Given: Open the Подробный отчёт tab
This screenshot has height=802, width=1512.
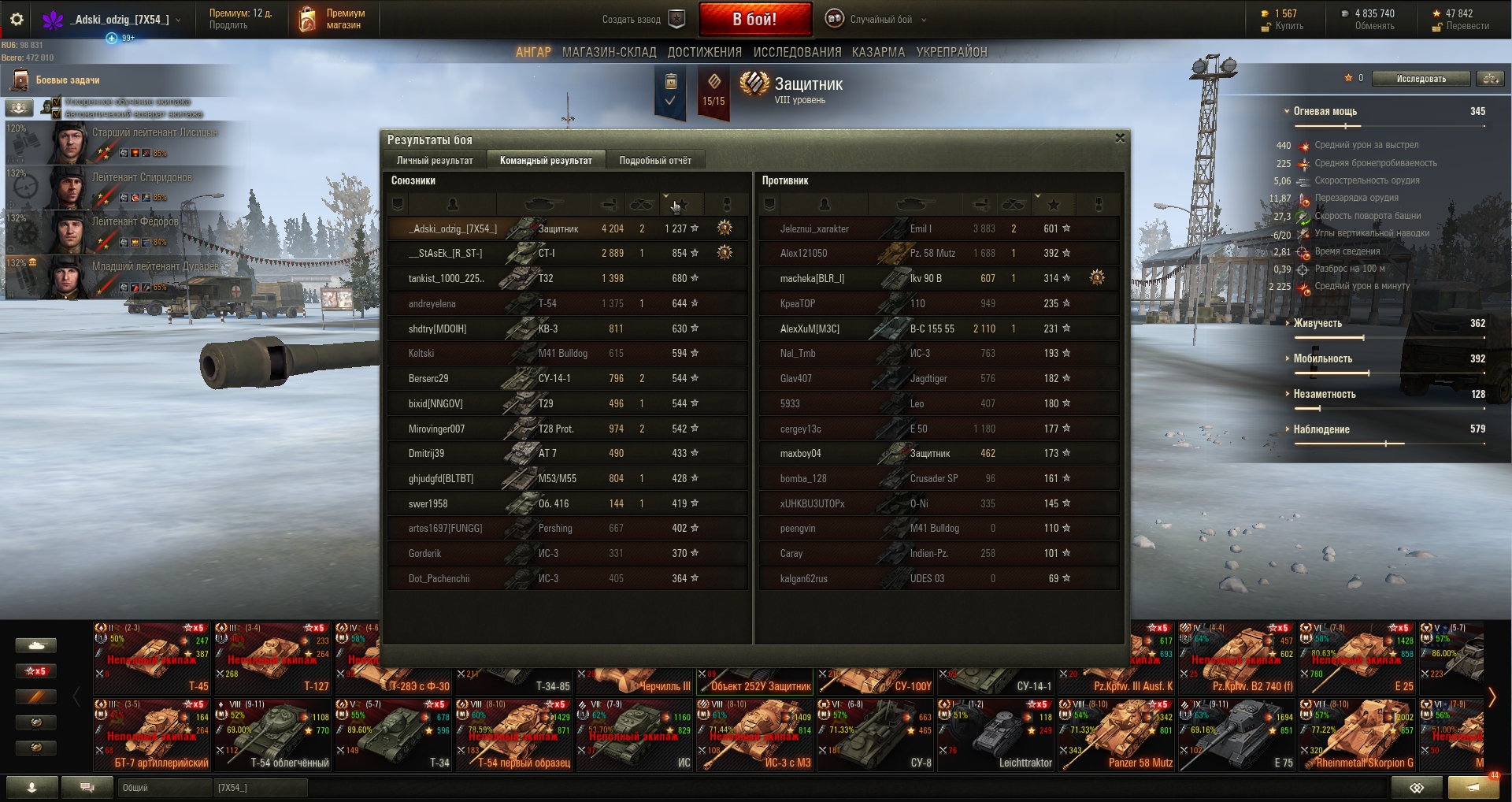Looking at the screenshot, I should [655, 161].
